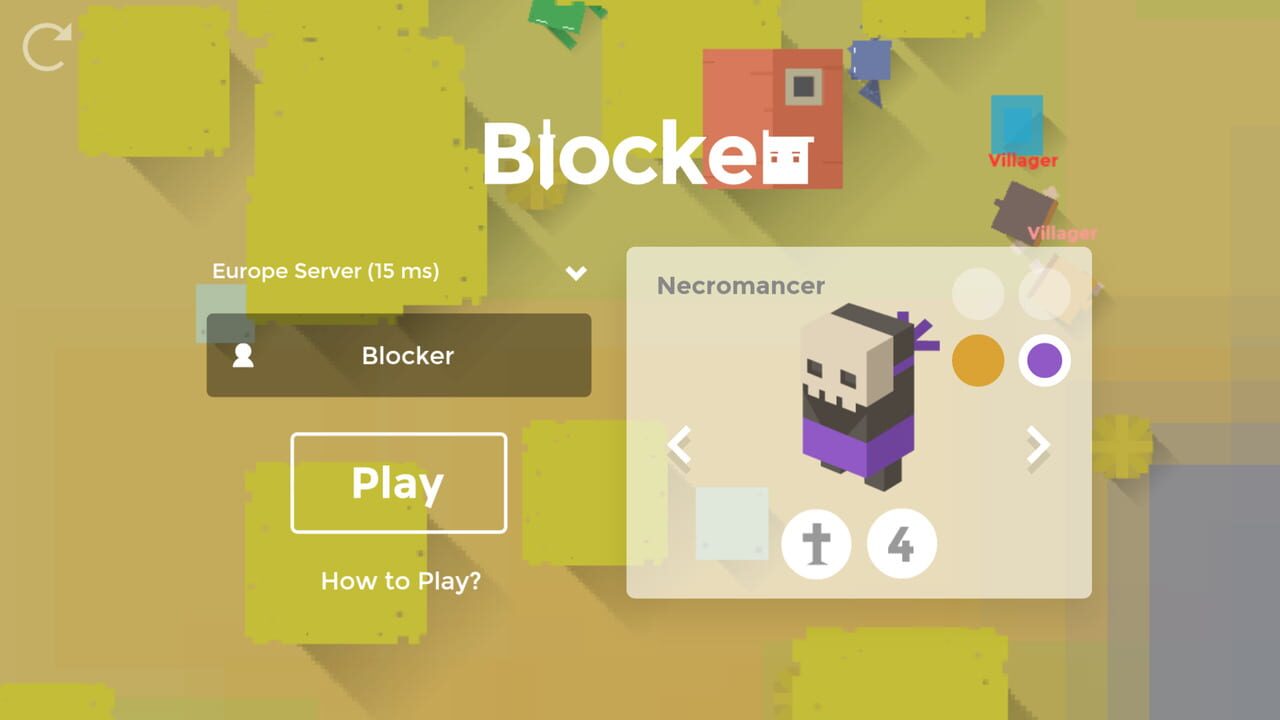1280x720 pixels.
Task: Select the purple color swatch
Action: (x=1044, y=360)
